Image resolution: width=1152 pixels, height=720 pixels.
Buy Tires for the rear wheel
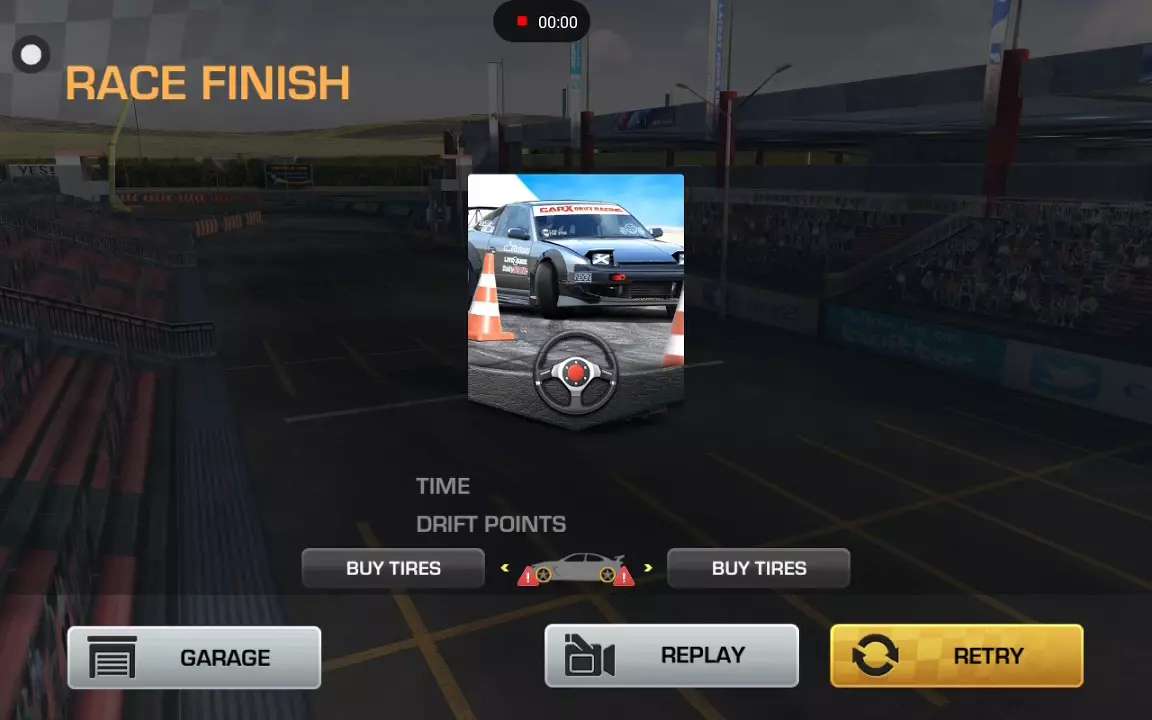pos(758,568)
